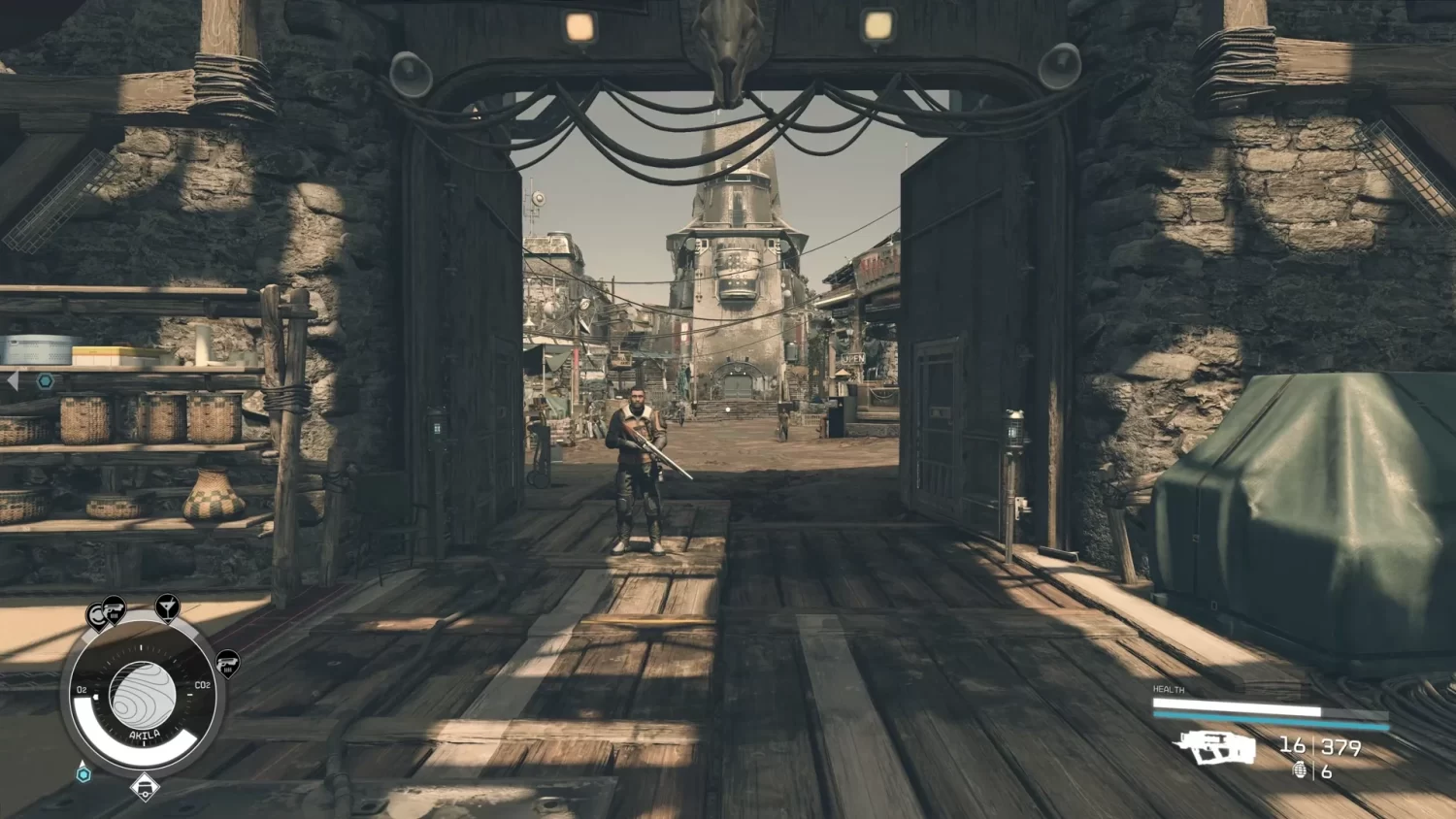Click the martini bar location marker
The image size is (1456, 819).
coord(169,607)
